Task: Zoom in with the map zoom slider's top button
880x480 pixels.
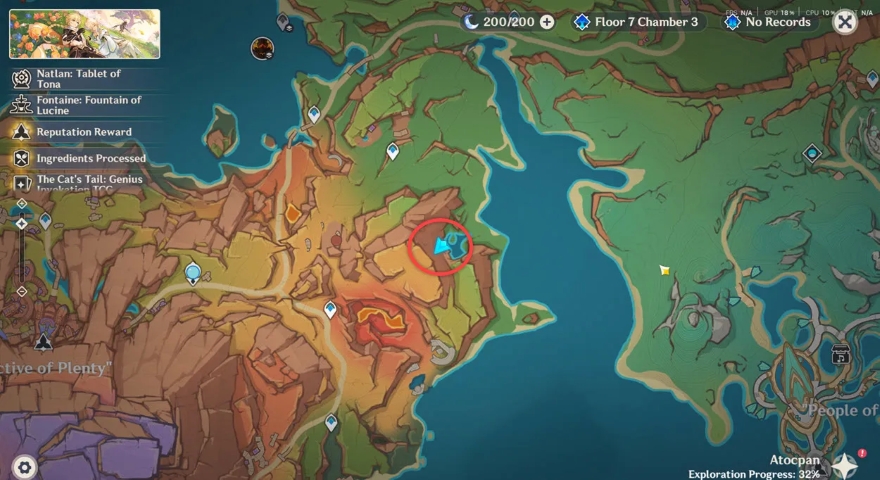Action: point(21,204)
